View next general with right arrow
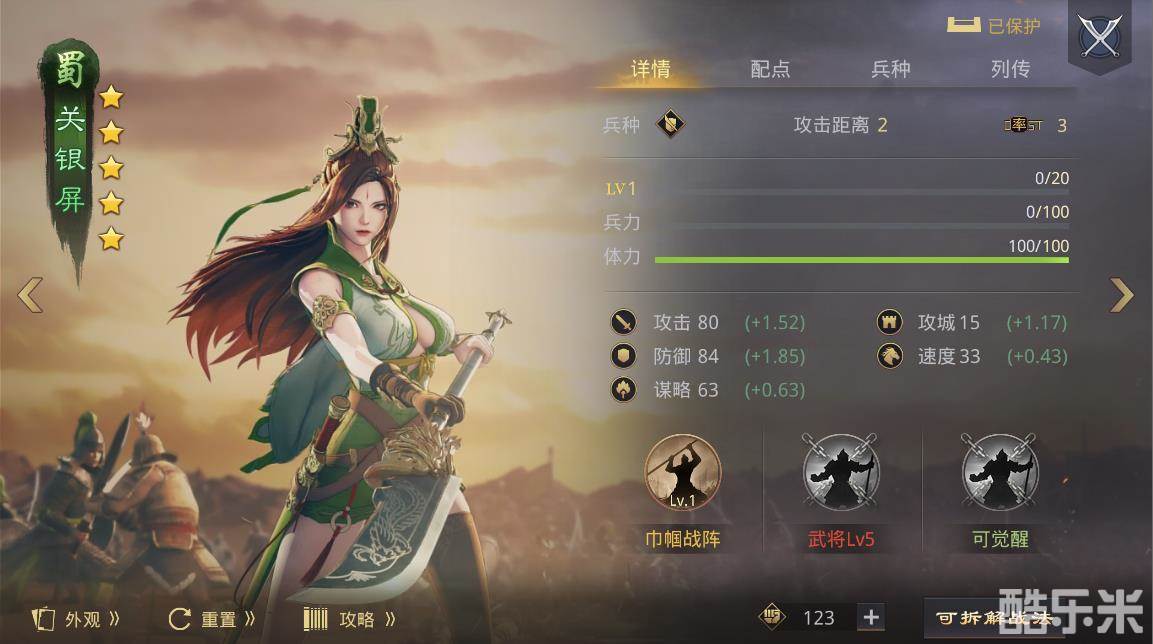 coord(1122,295)
